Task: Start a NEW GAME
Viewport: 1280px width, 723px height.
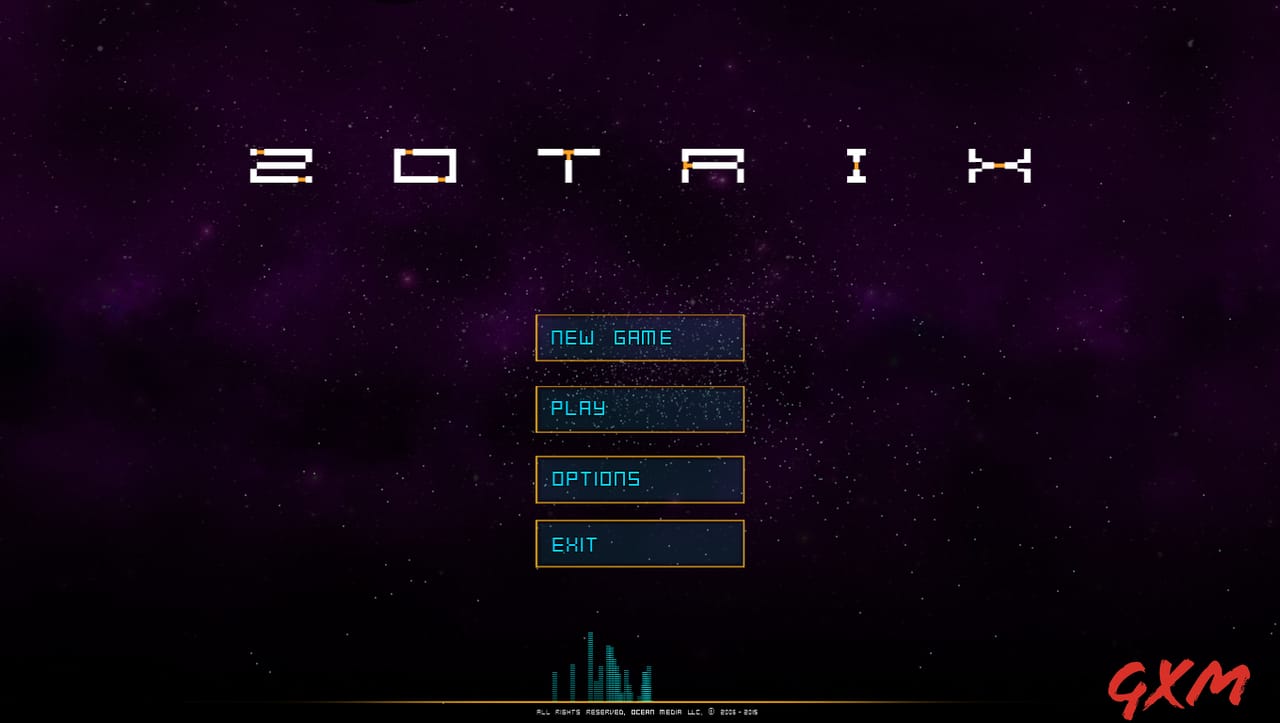Action: [640, 338]
